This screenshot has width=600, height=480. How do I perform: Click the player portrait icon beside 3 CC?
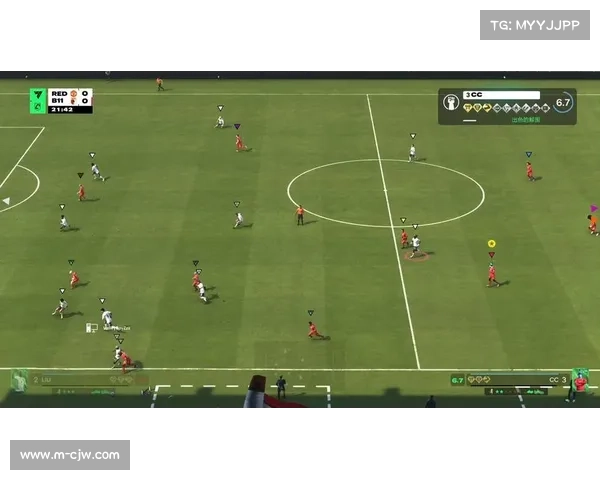point(451,102)
